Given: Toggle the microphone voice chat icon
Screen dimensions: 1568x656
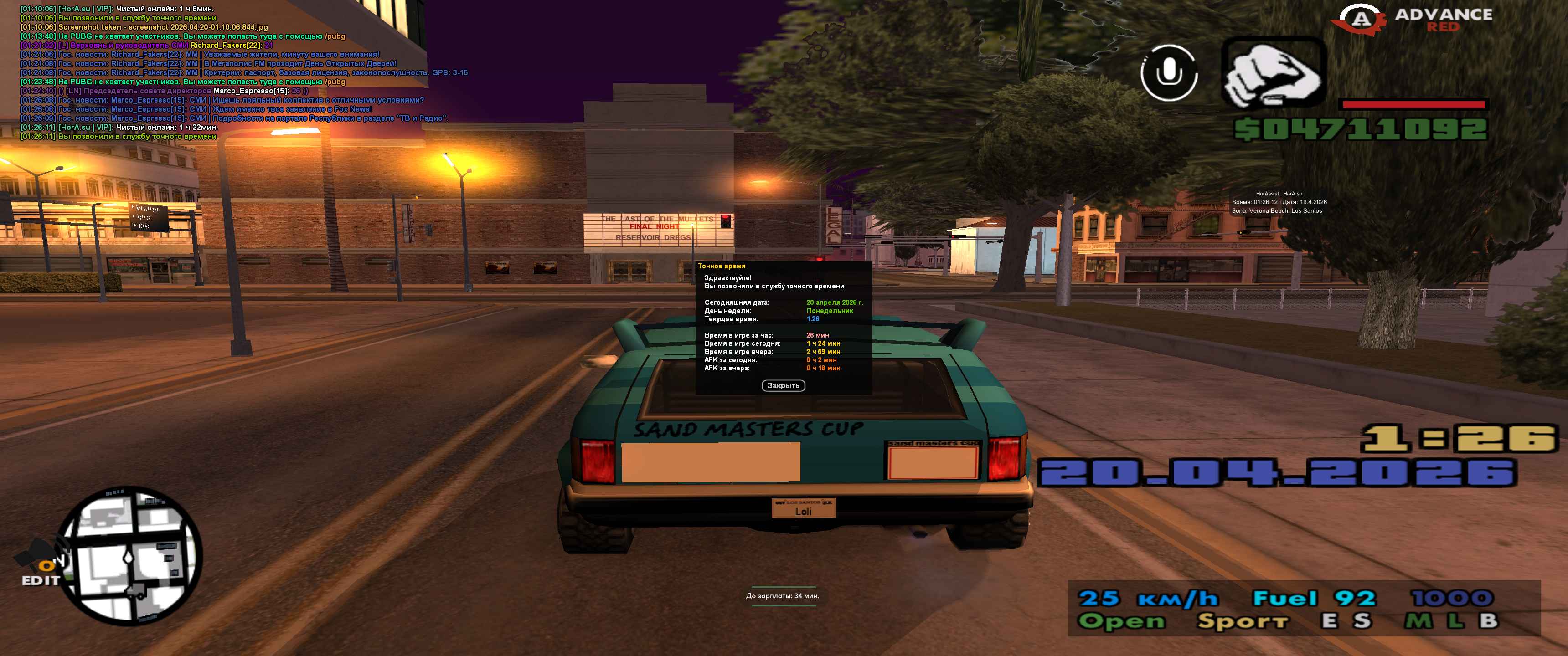Looking at the screenshot, I should [1168, 73].
